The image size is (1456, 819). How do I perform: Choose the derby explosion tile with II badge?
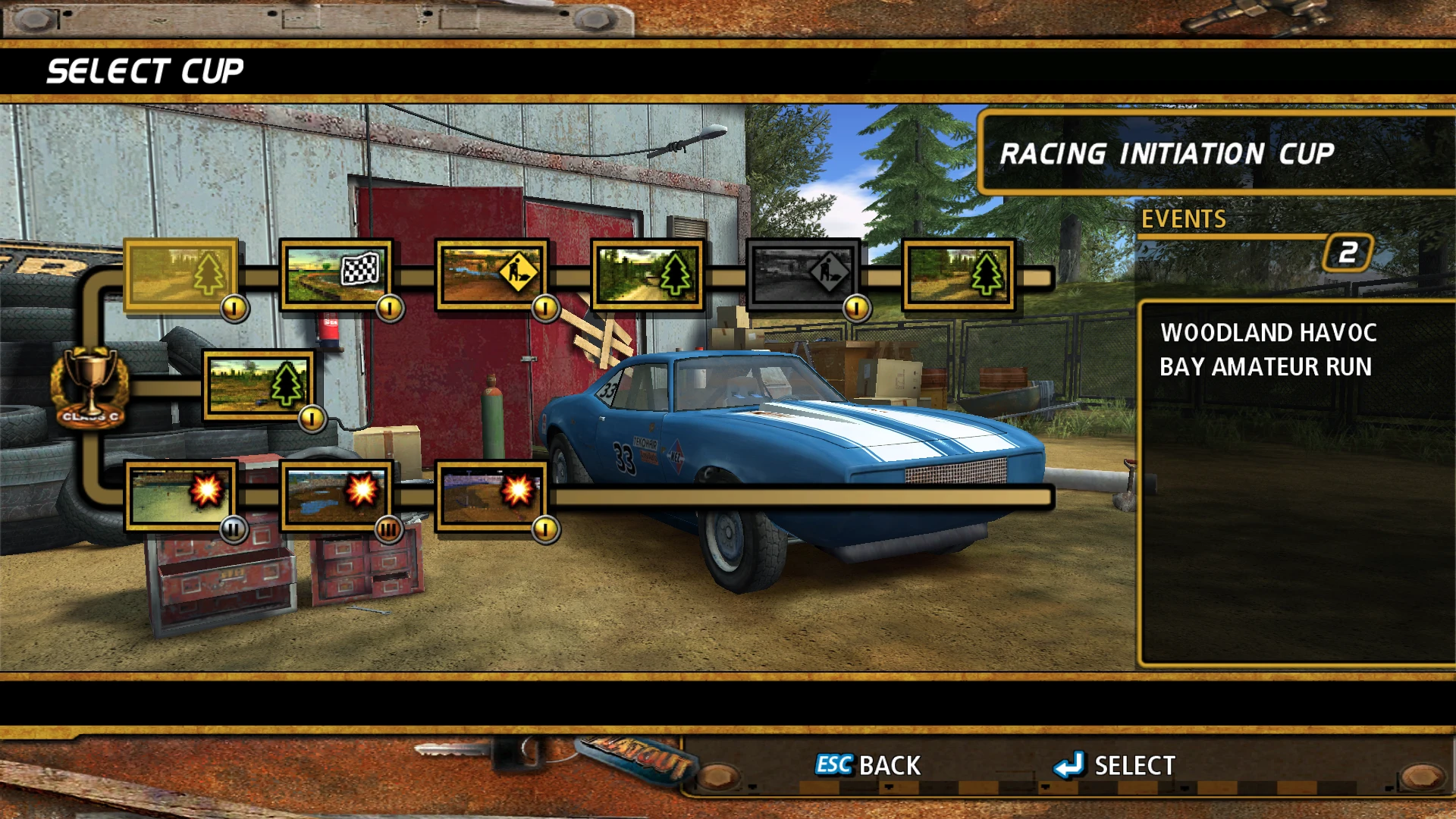click(x=180, y=495)
